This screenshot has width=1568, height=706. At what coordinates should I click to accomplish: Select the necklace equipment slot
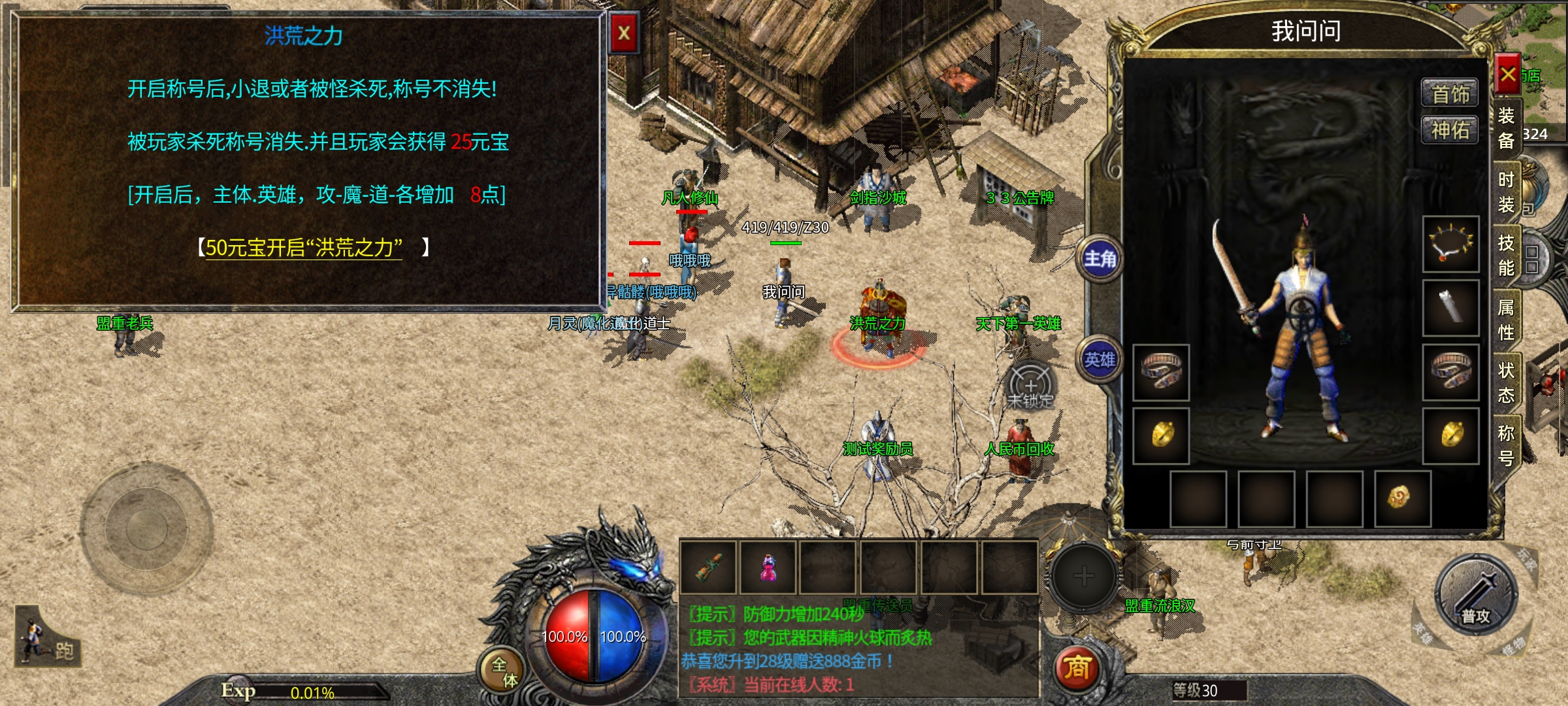pos(1451,244)
